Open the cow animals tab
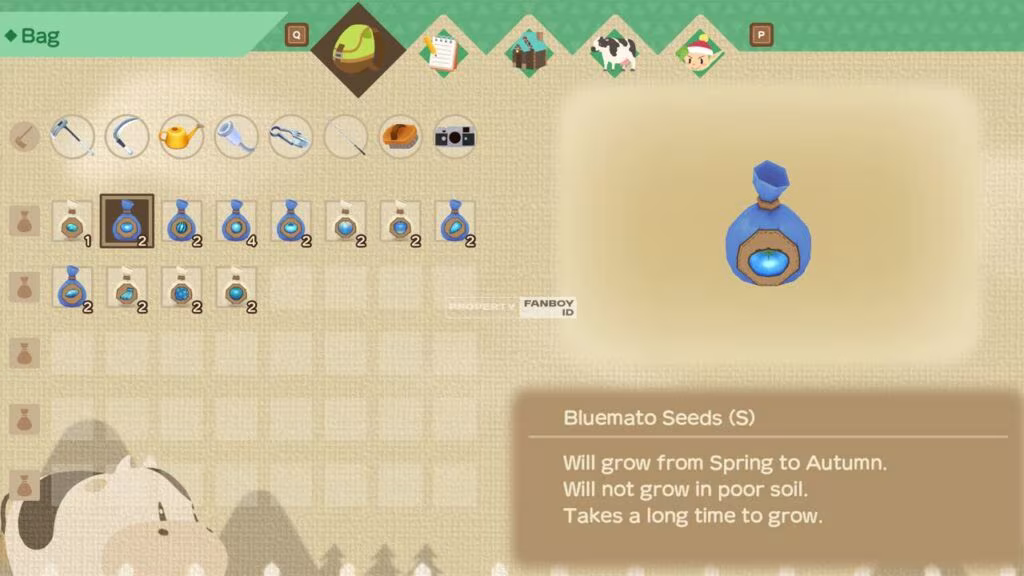The image size is (1024, 576). pos(613,52)
